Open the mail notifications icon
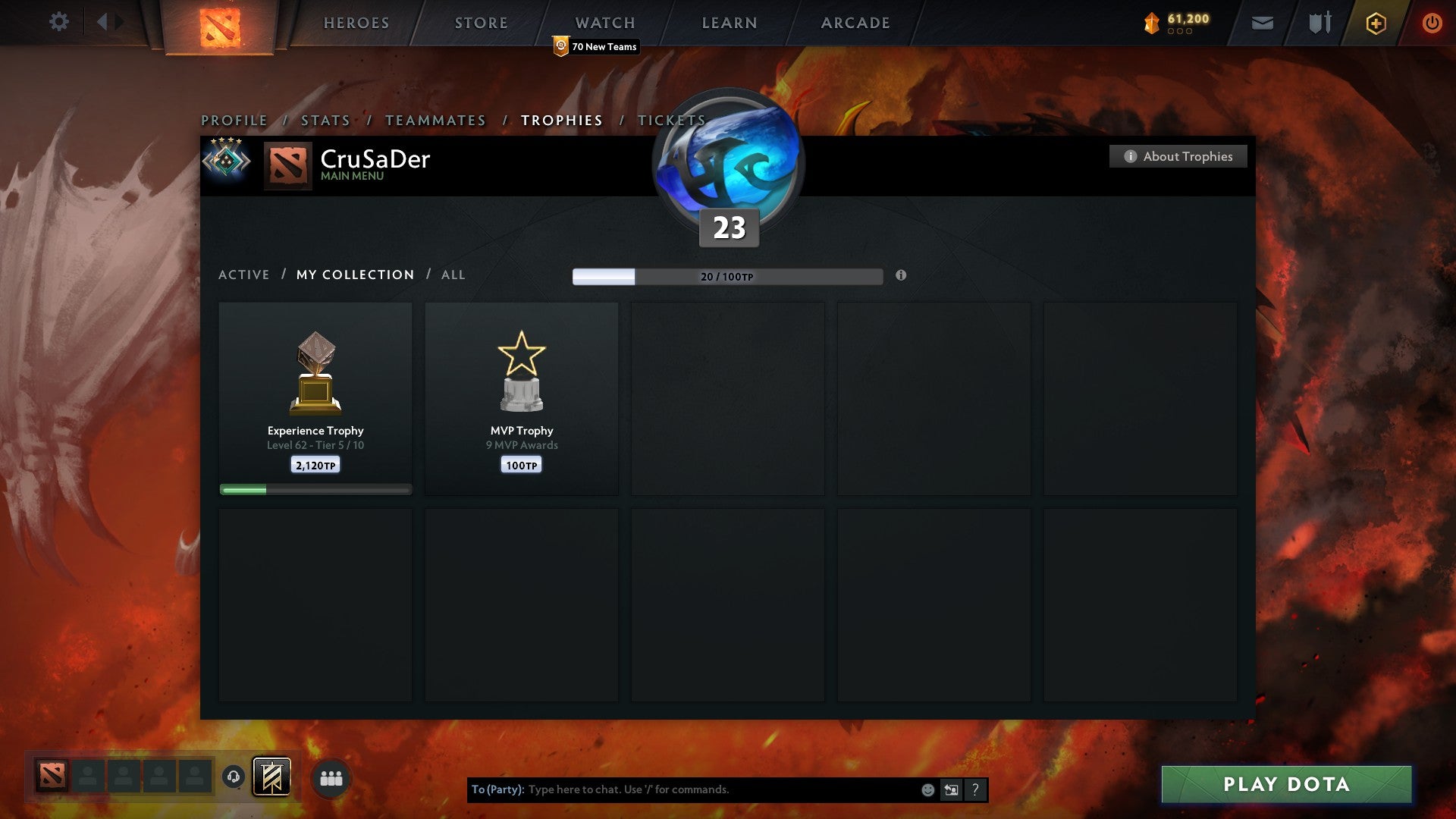This screenshot has height=819, width=1456. tap(1263, 23)
